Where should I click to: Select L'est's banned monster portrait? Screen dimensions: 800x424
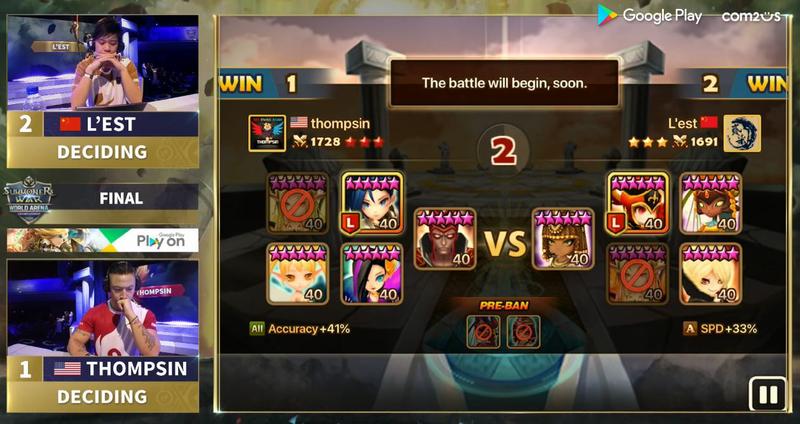coord(637,273)
